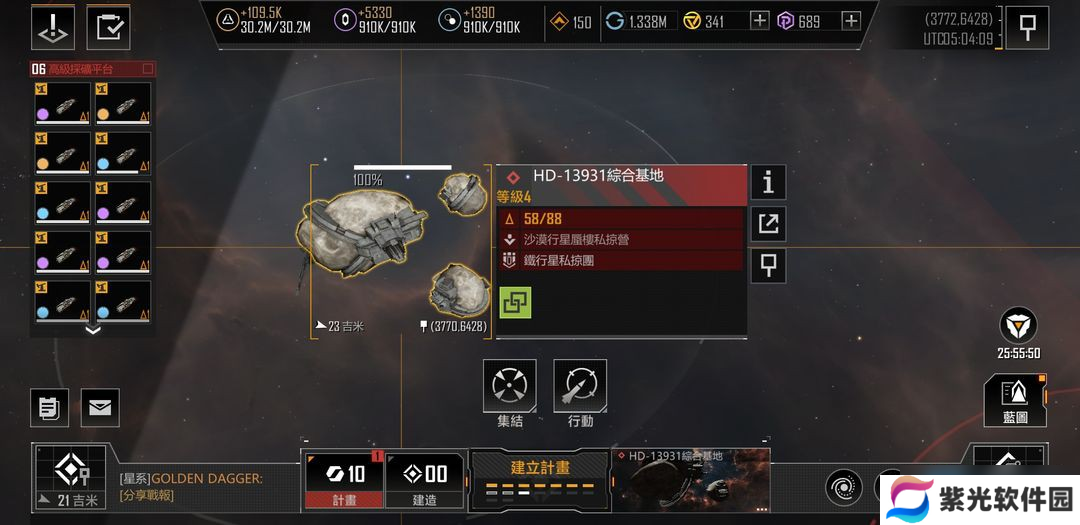Image resolution: width=1080 pixels, height=525 pixels.
Task: Select the HD-13931 base thumbnail at bottom
Action: [691, 478]
